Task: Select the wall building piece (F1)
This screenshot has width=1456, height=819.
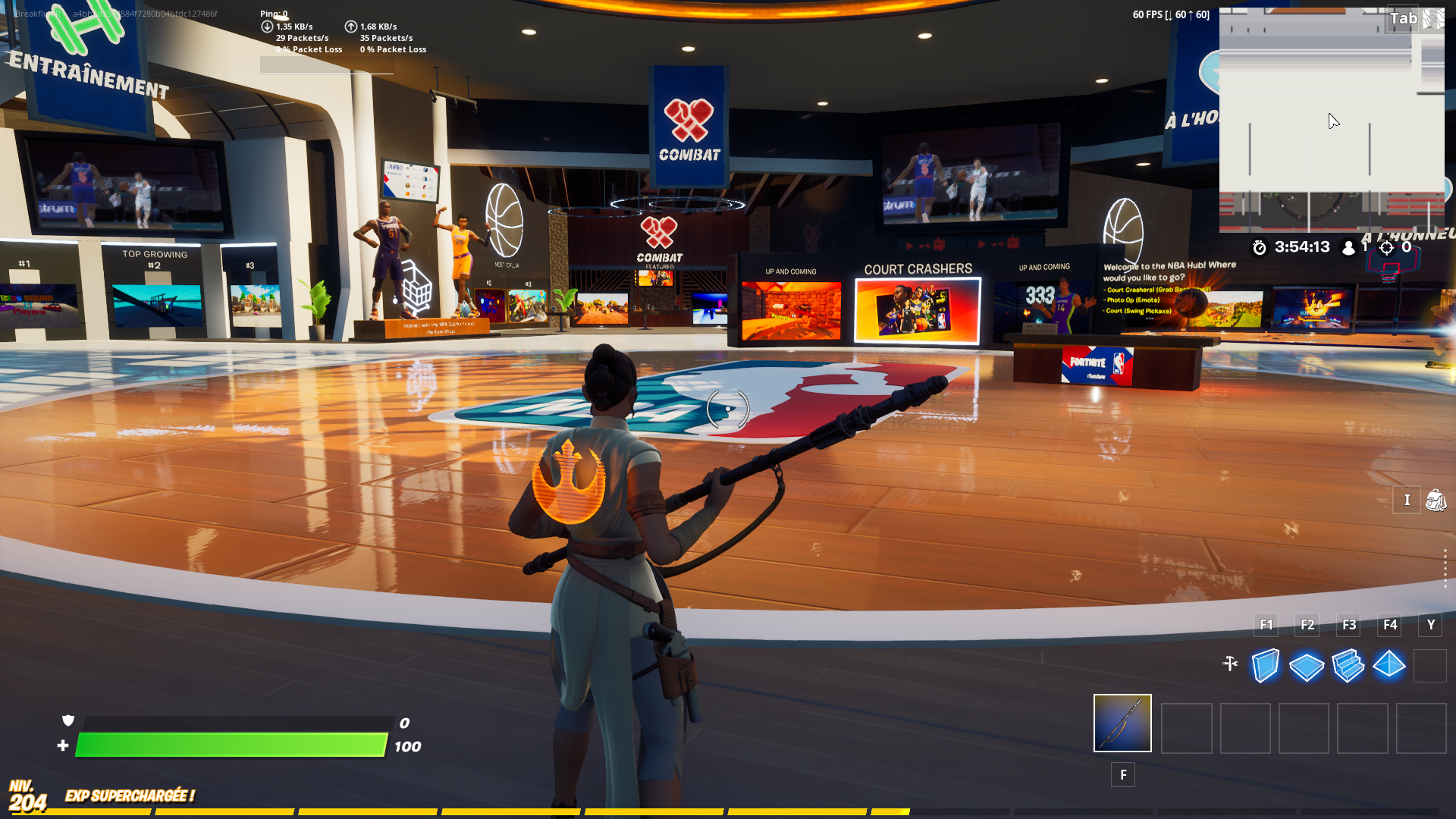Action: 1265,666
